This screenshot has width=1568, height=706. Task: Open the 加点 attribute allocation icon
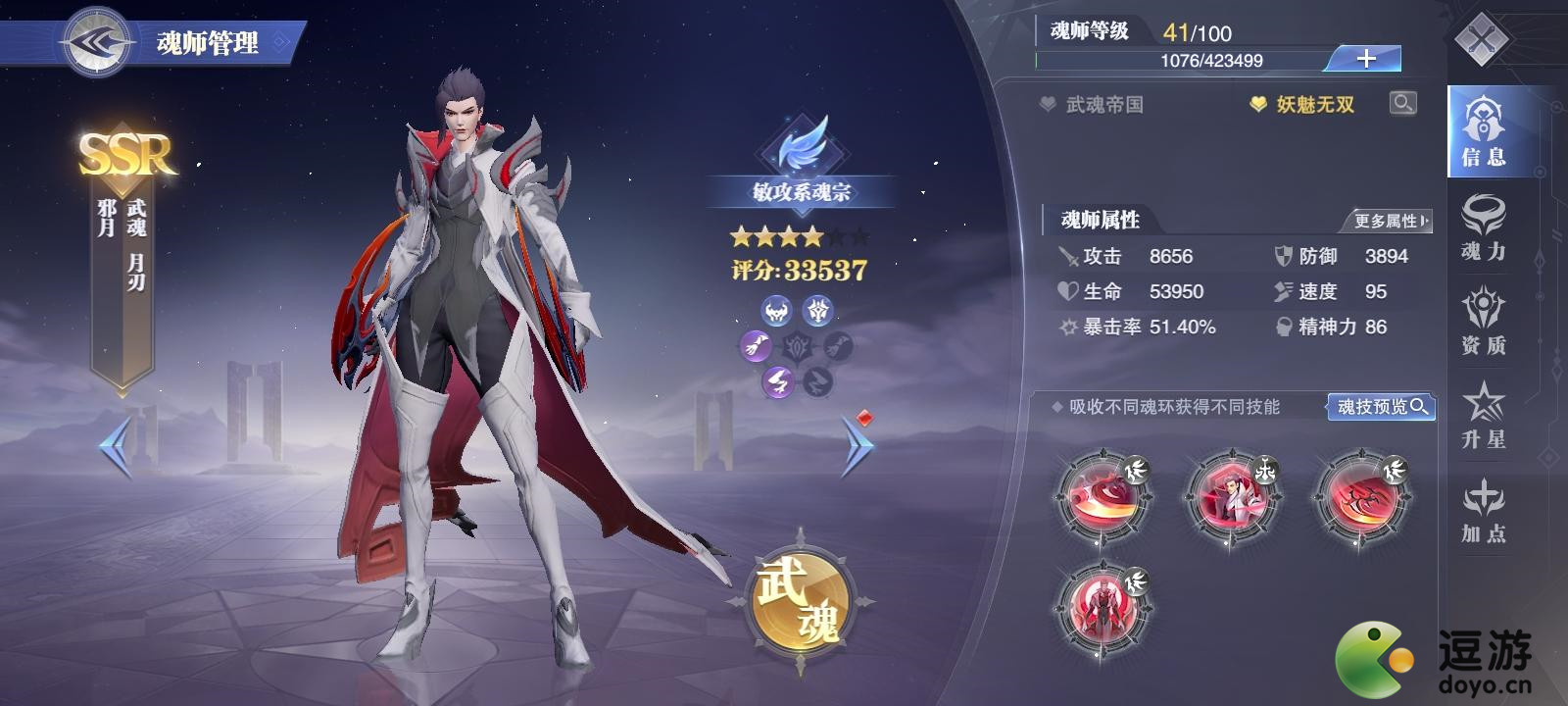(1485, 510)
